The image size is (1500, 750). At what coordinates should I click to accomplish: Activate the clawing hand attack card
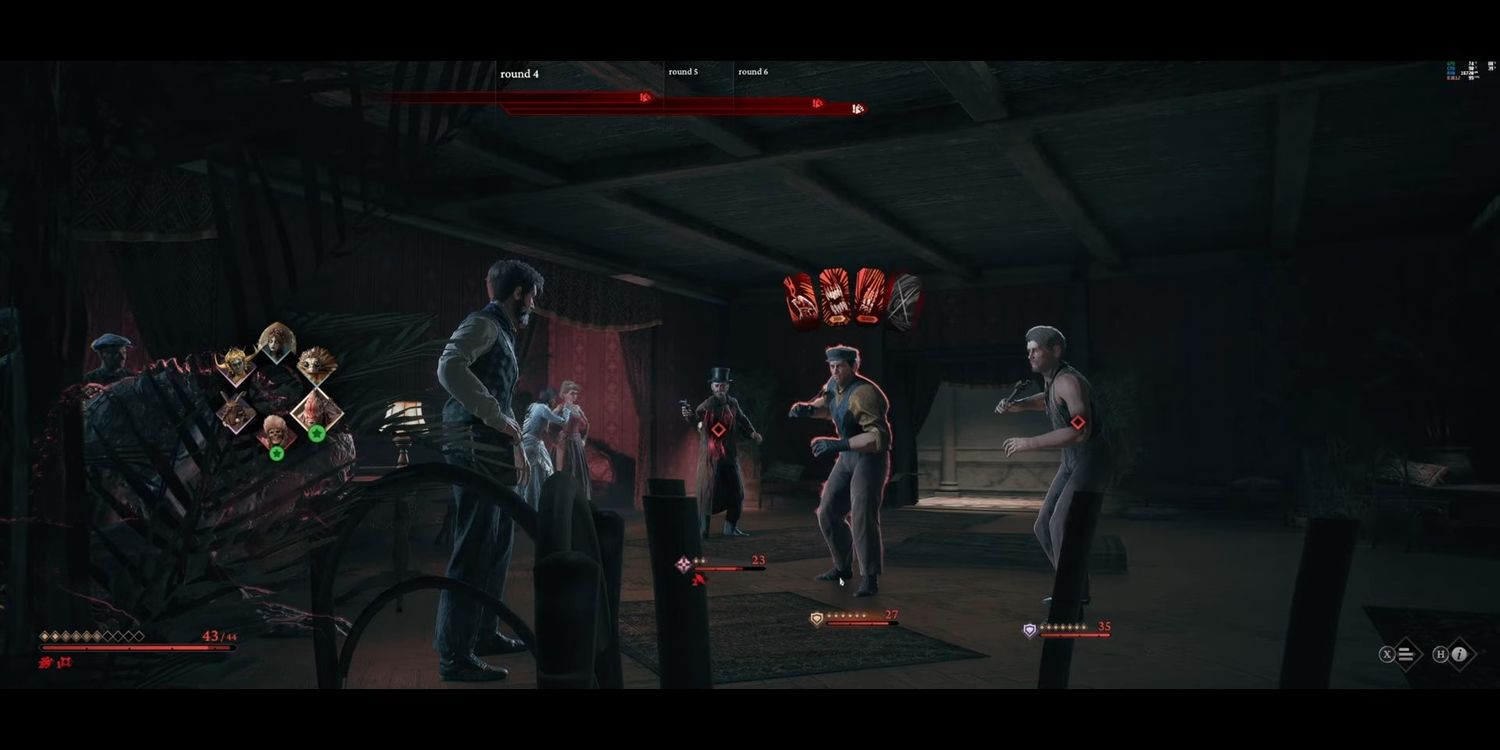[869, 298]
